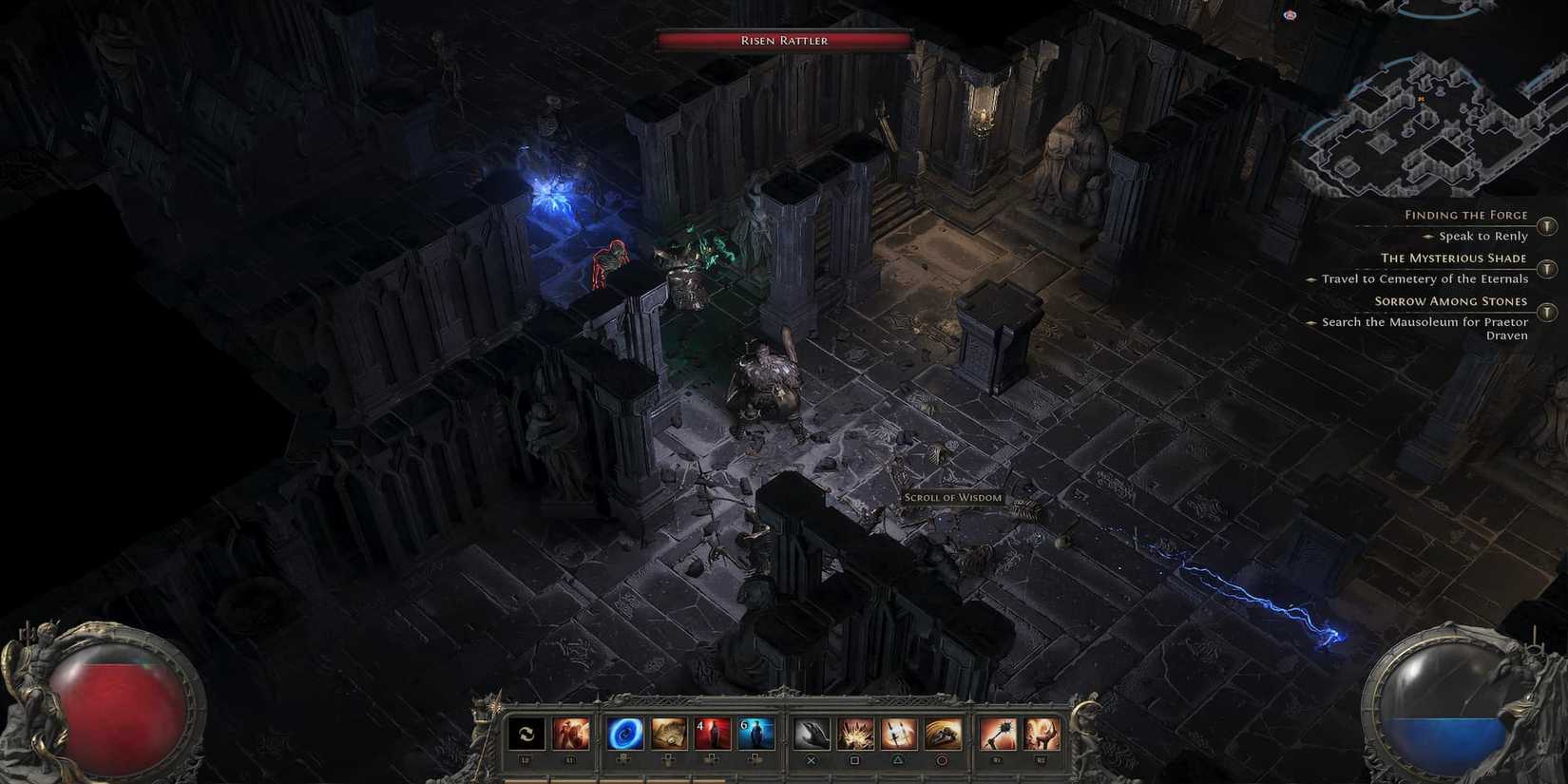Image resolution: width=1568 pixels, height=784 pixels.
Task: Click the default attack skill bound to X
Action: point(812,732)
